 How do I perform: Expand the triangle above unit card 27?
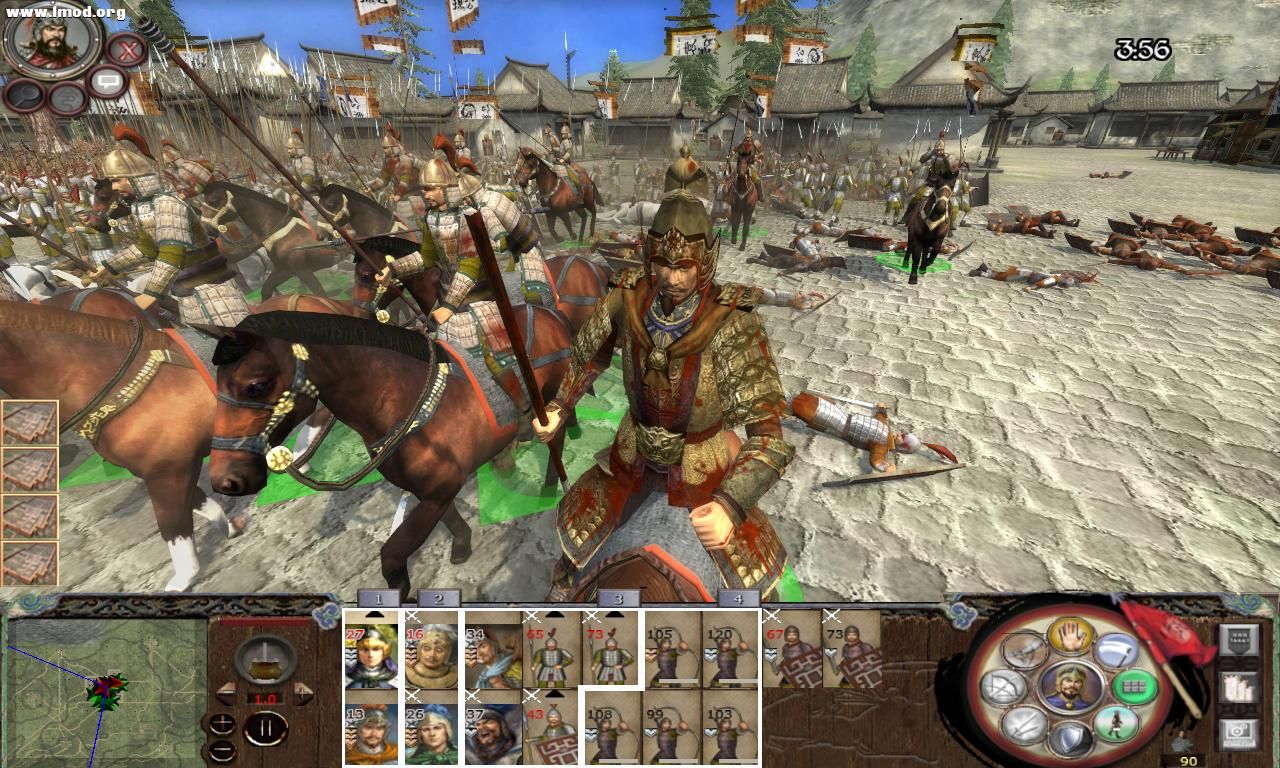point(373,613)
